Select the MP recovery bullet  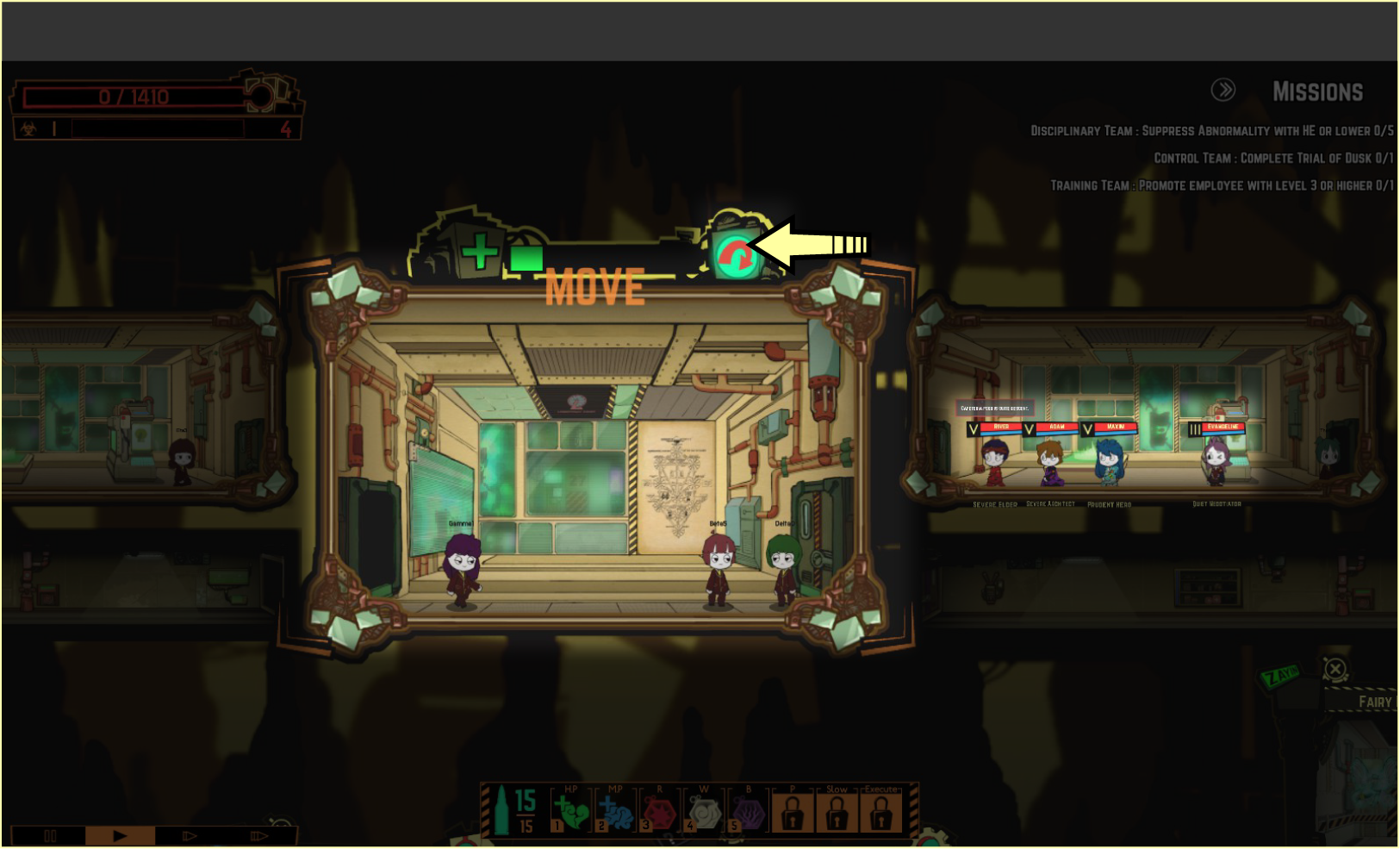[614, 812]
